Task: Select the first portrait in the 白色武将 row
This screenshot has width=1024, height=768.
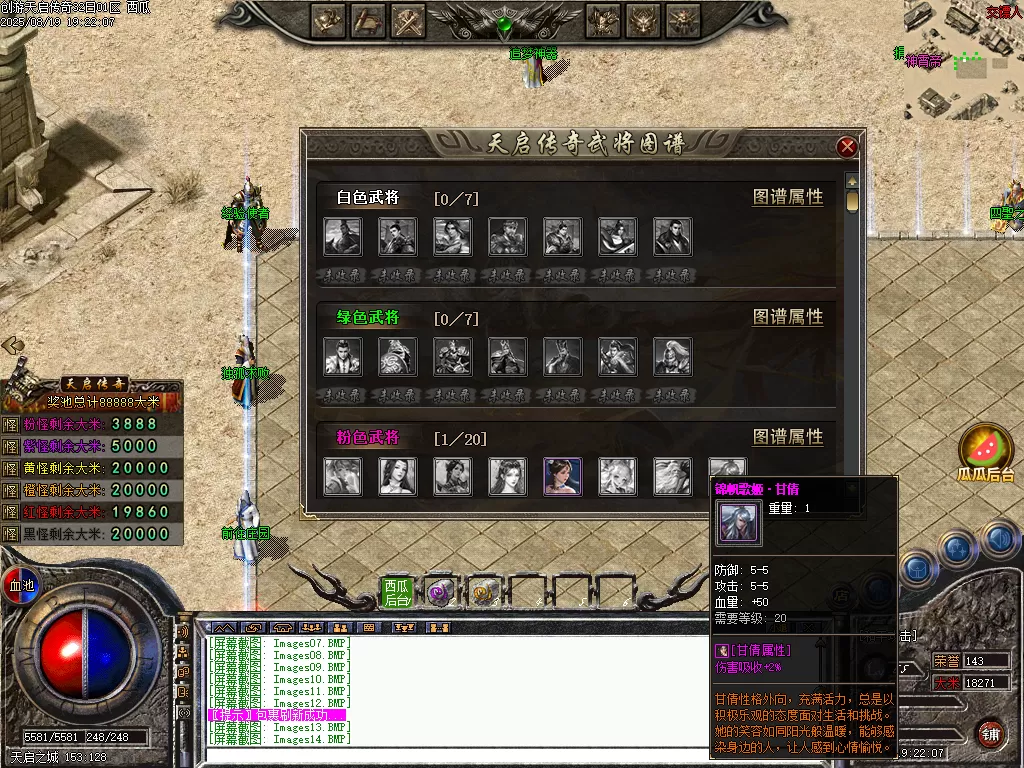Action: click(342, 237)
